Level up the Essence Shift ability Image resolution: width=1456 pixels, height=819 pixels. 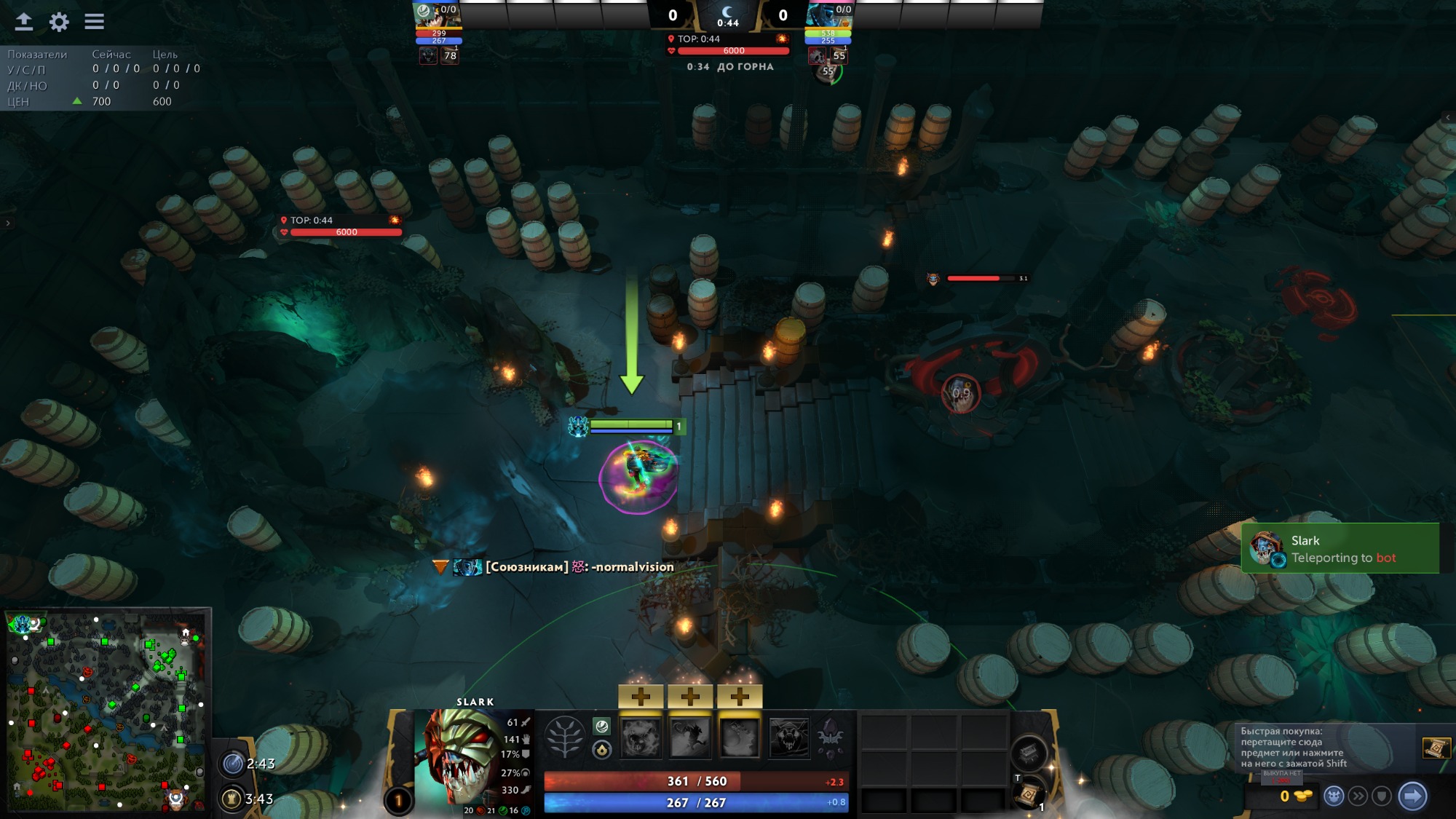coord(740,697)
